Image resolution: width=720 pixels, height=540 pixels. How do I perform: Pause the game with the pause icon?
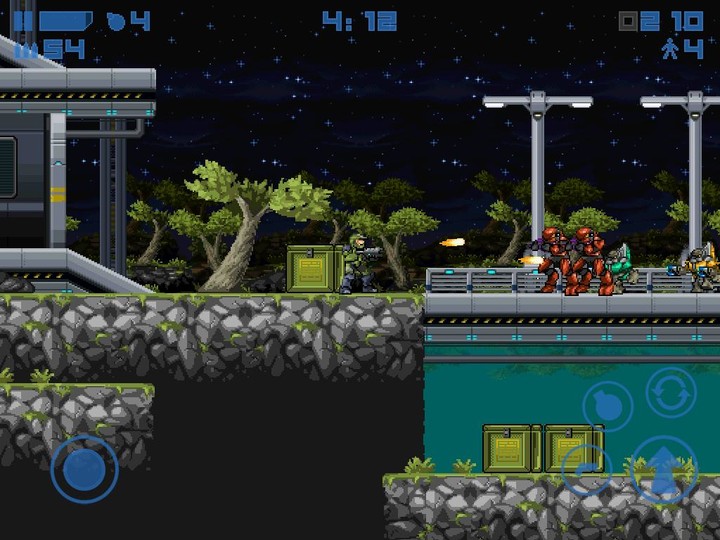click(22, 21)
